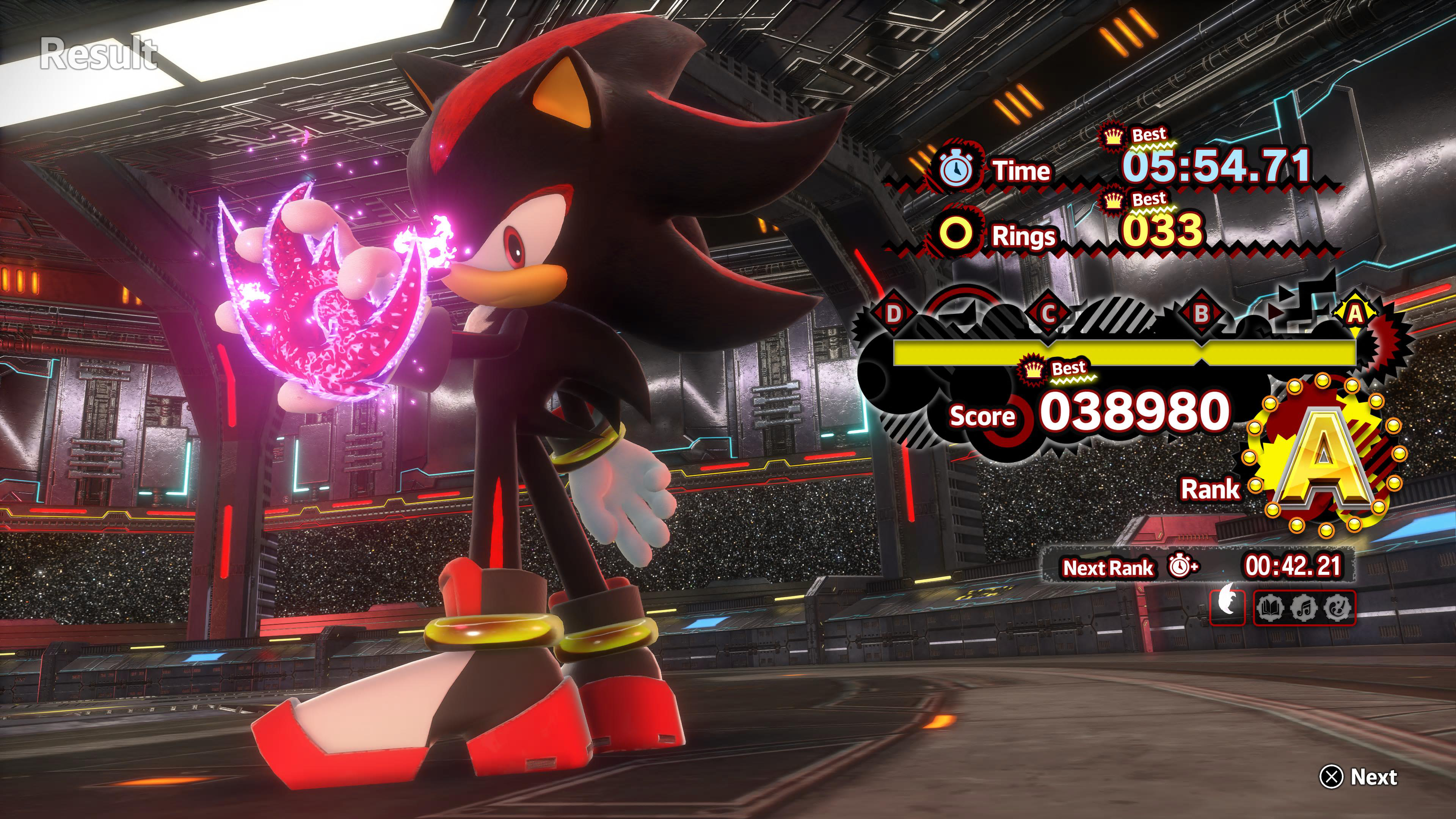Click the blue stopwatch Time icon
The image size is (1456, 819).
pos(956,169)
